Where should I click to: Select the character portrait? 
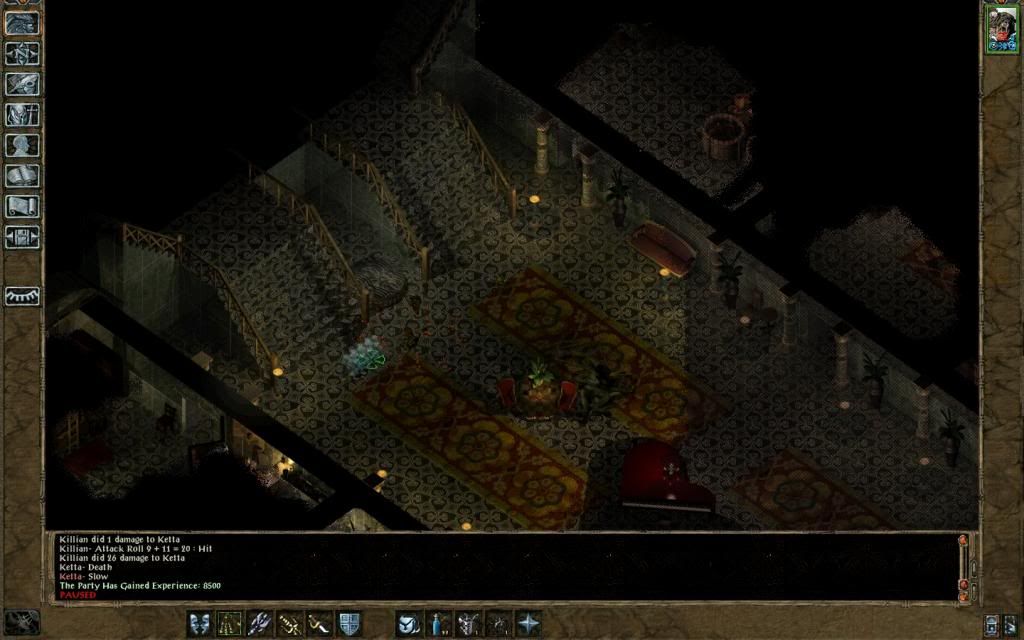(x=1001, y=29)
